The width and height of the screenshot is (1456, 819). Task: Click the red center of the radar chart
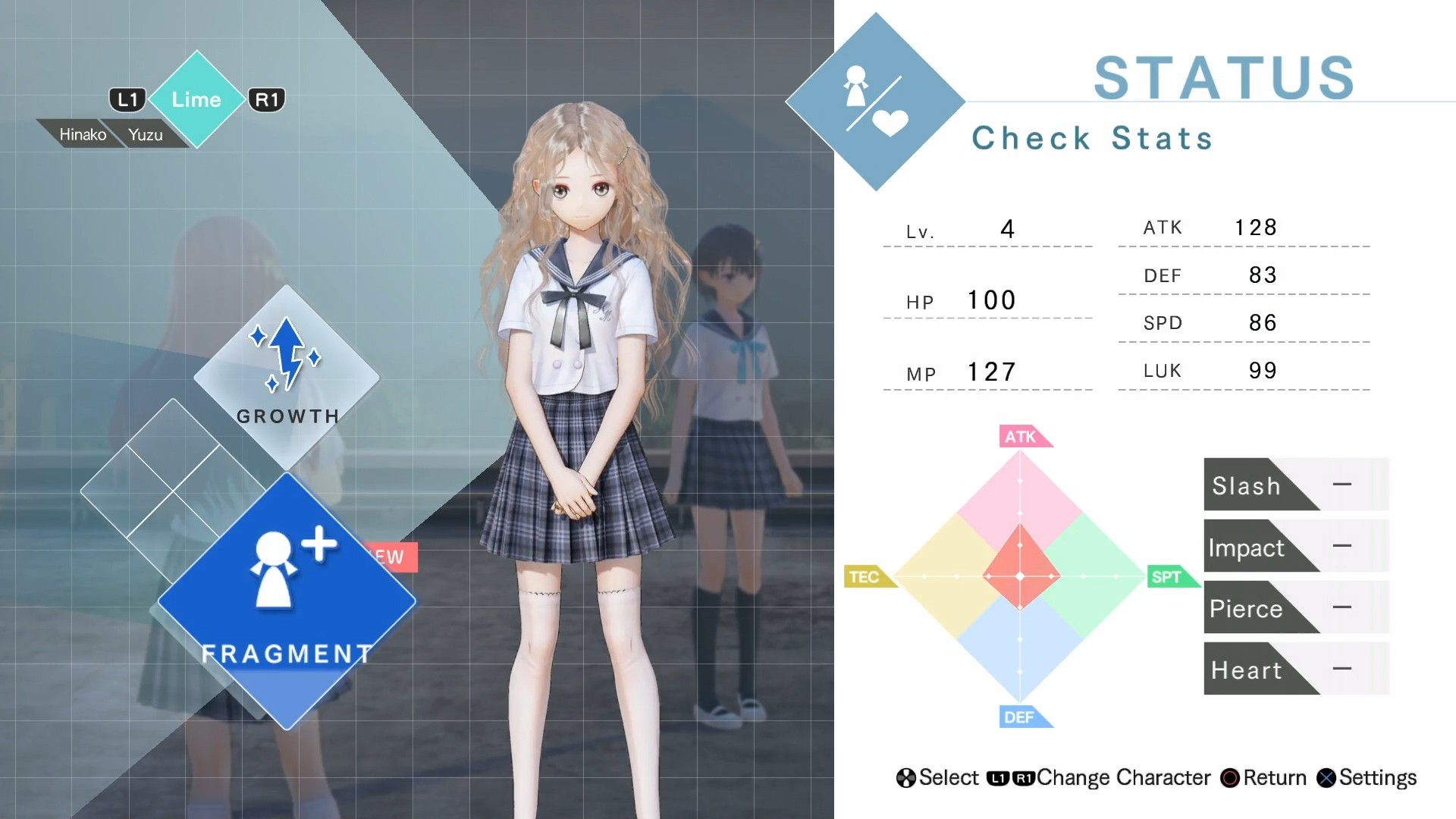coord(1021,576)
